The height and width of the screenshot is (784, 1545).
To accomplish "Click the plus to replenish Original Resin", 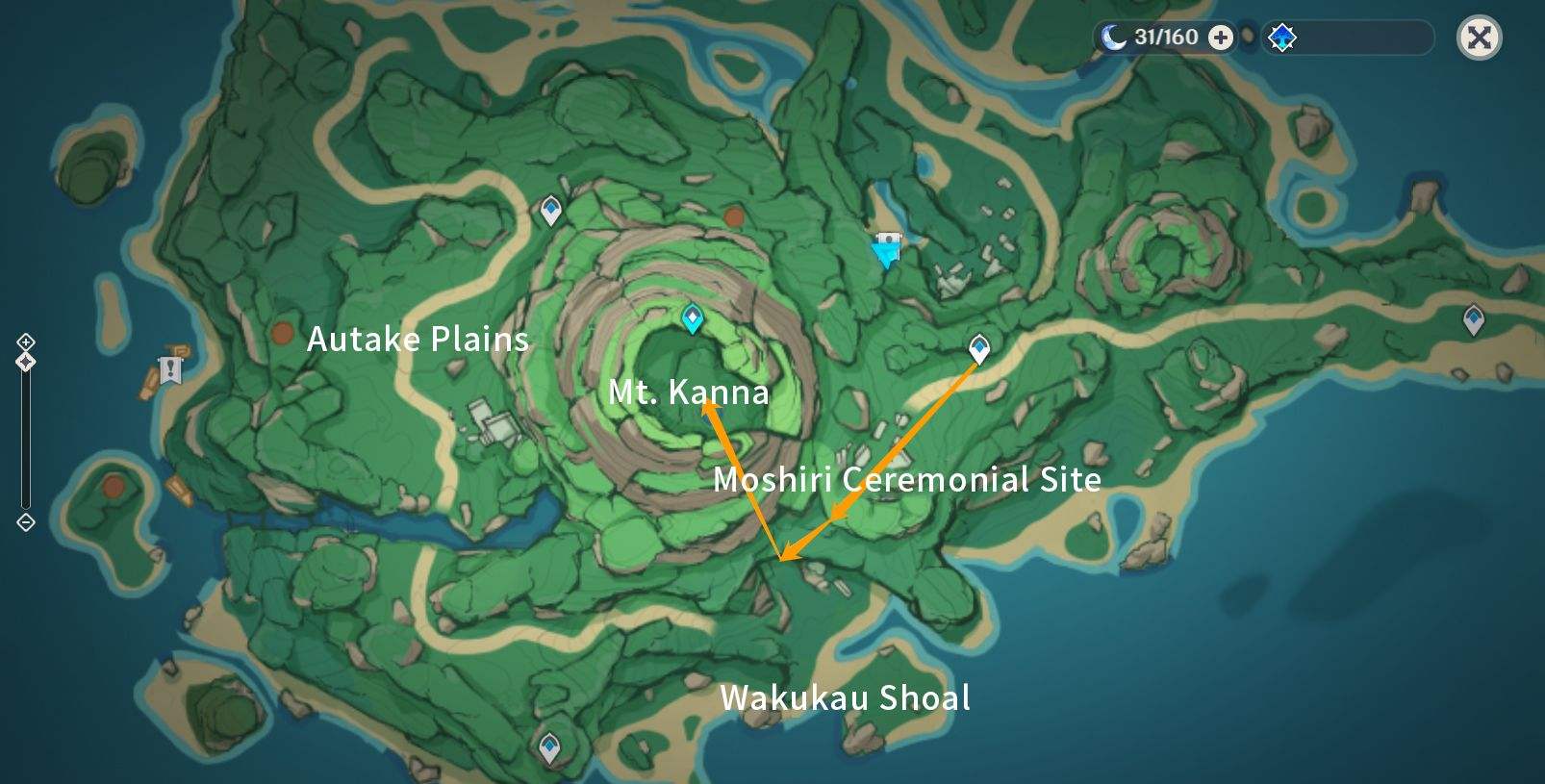I will coord(1221,38).
